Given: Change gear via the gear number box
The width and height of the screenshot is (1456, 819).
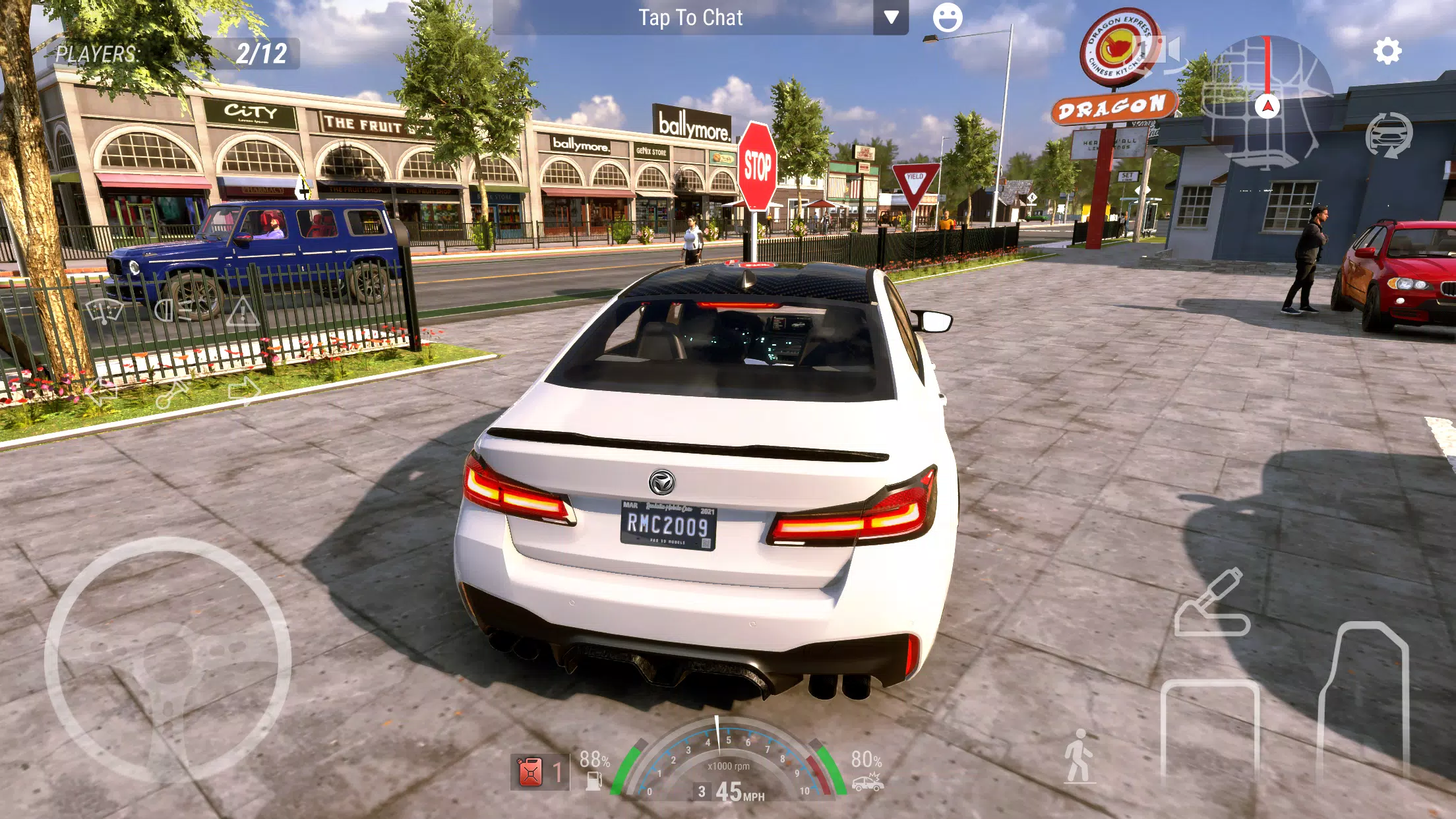Looking at the screenshot, I should [702, 791].
